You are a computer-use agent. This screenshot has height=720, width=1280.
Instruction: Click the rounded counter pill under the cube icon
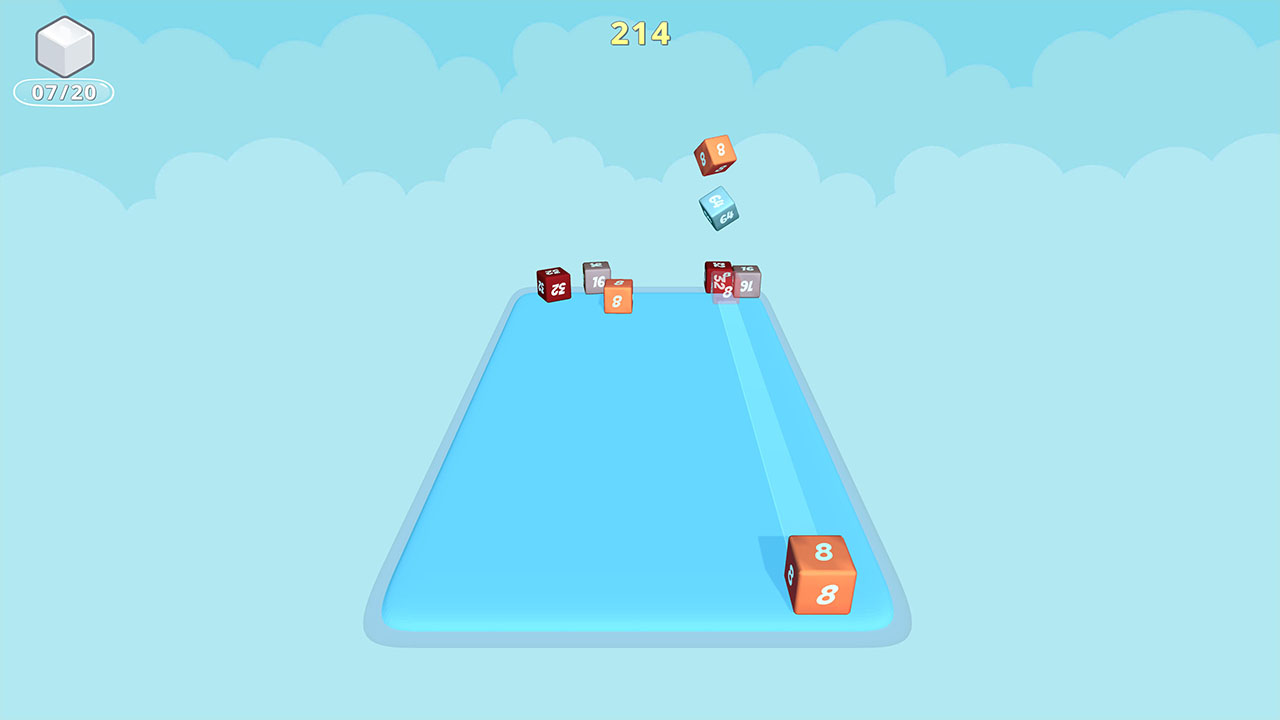(63, 91)
